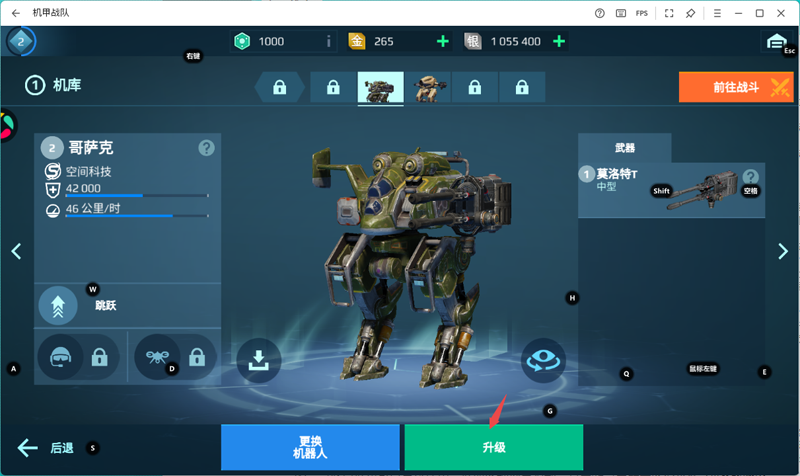Open help for the 哥萨克 robot
Viewport: 800px width, 476px height.
206,148
